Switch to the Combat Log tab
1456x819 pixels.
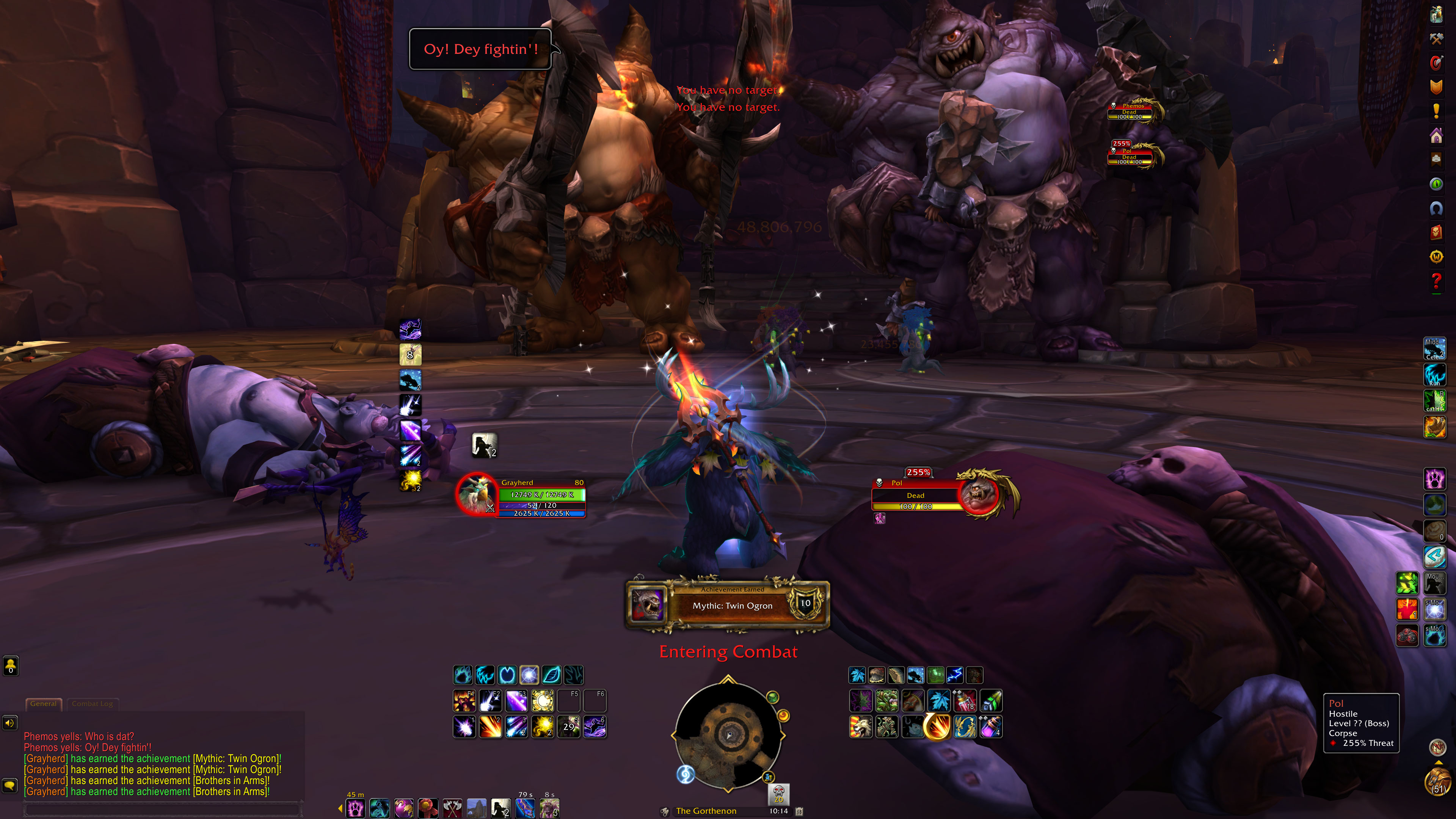(92, 704)
